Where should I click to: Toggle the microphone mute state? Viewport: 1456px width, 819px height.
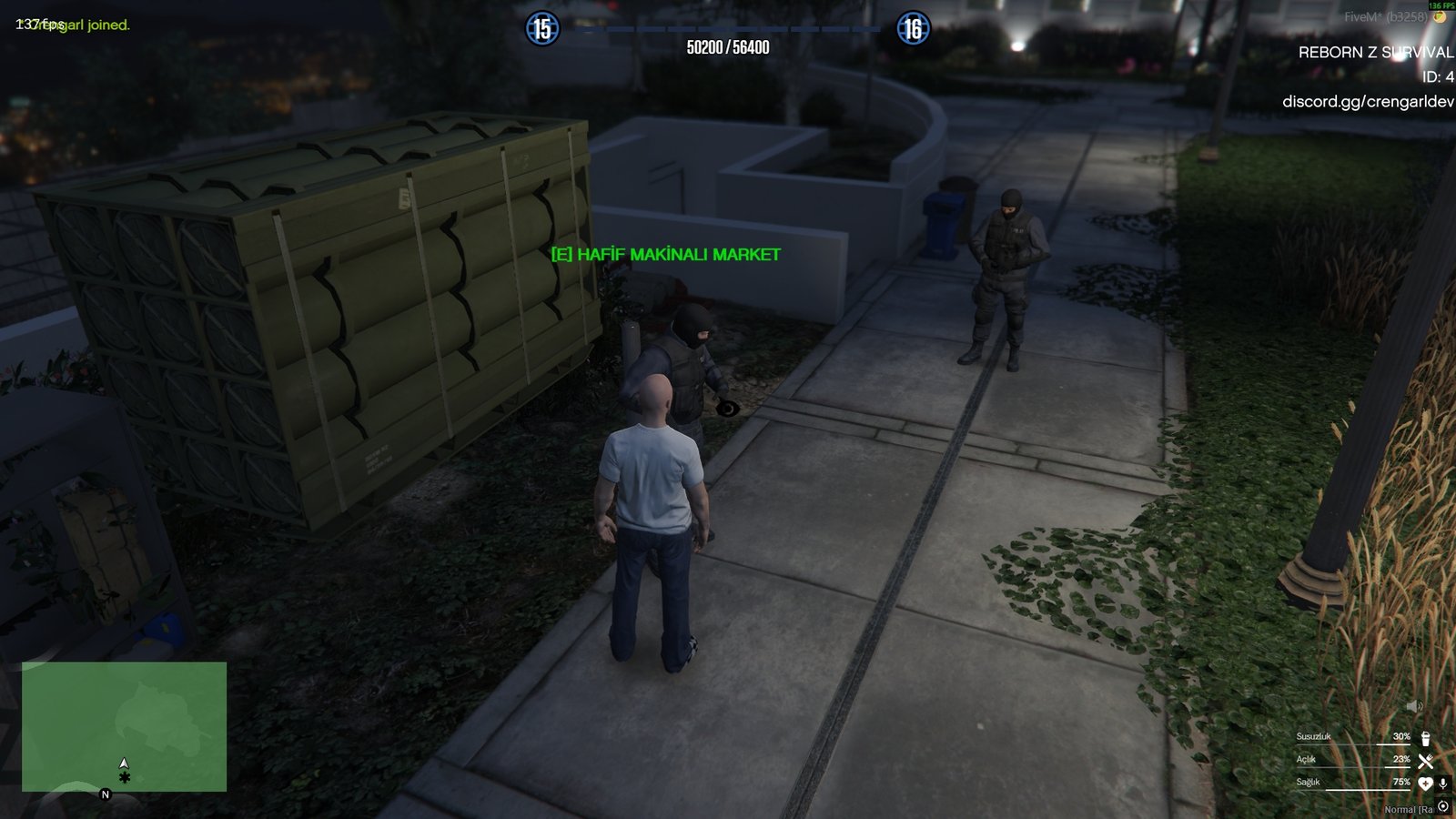point(1443,784)
